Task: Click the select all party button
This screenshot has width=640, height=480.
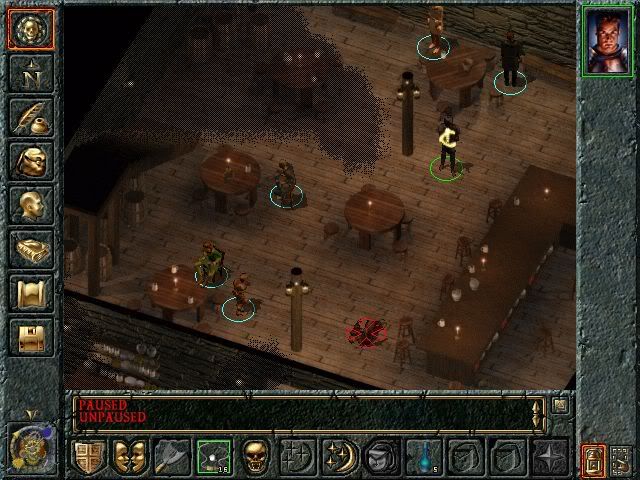Action: tap(621, 459)
